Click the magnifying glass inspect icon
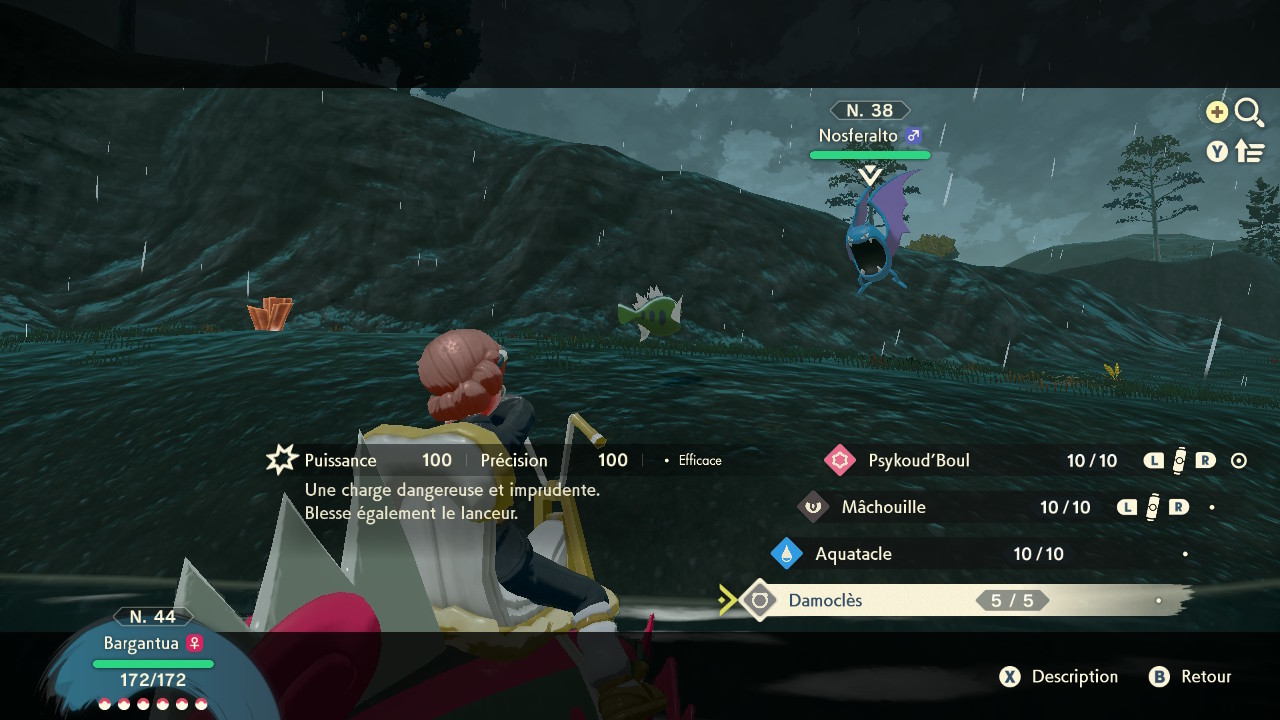This screenshot has height=720, width=1280. click(x=1249, y=112)
